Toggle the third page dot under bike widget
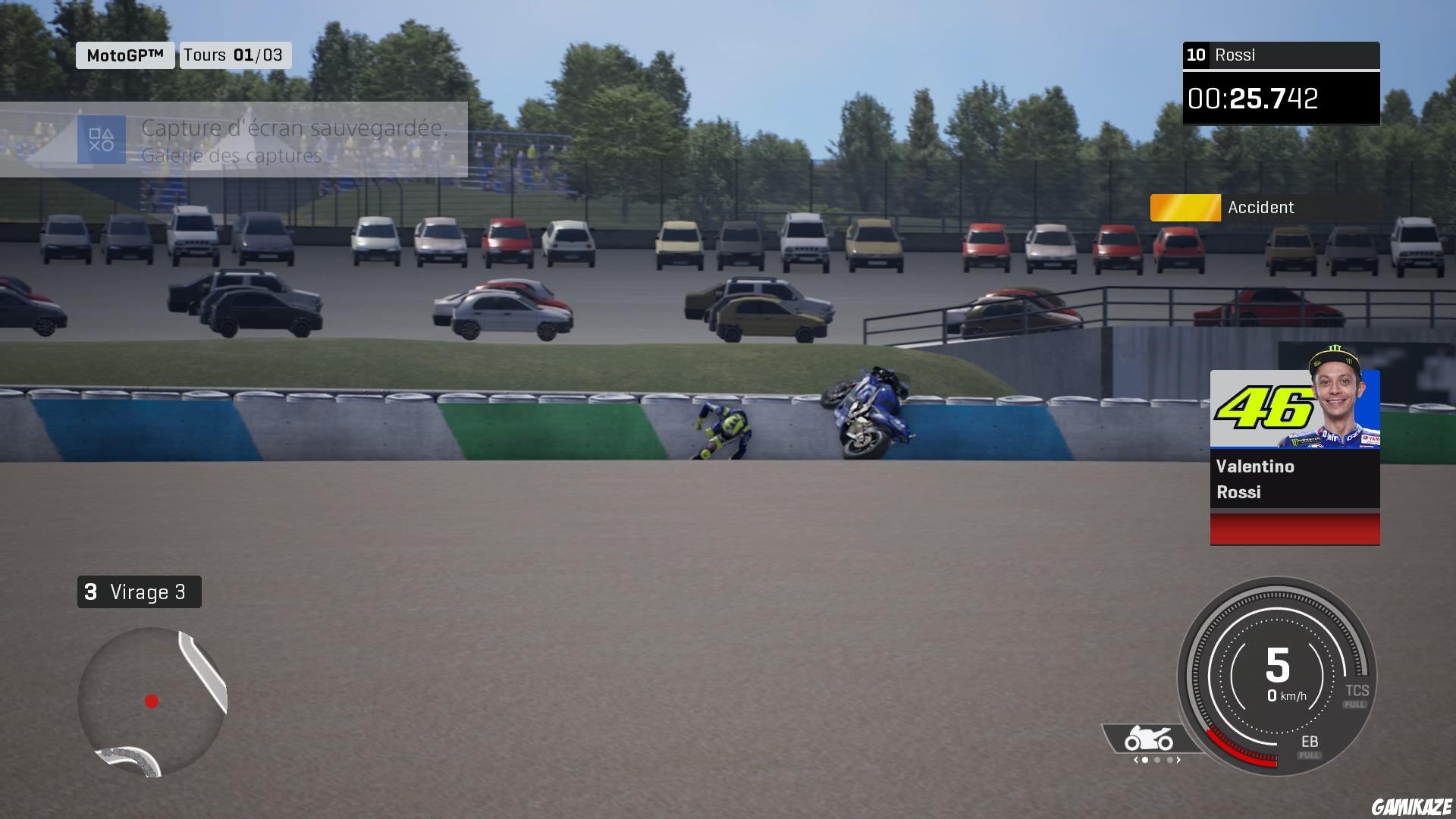1456x819 pixels. click(x=1171, y=761)
